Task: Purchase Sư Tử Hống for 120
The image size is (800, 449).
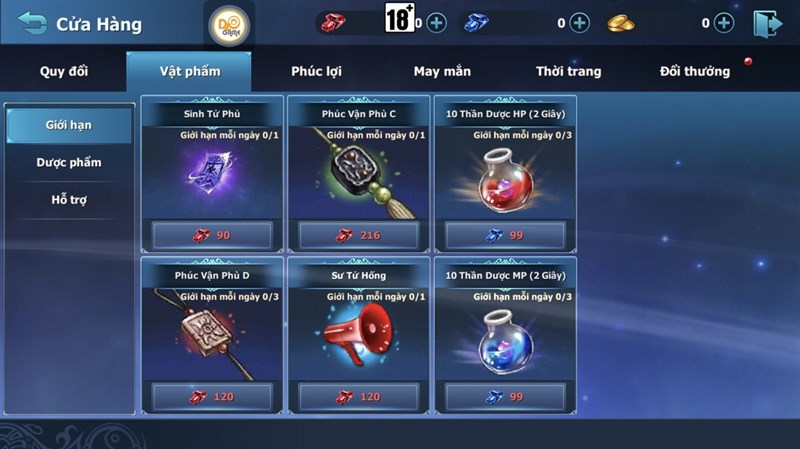Action: [358, 397]
